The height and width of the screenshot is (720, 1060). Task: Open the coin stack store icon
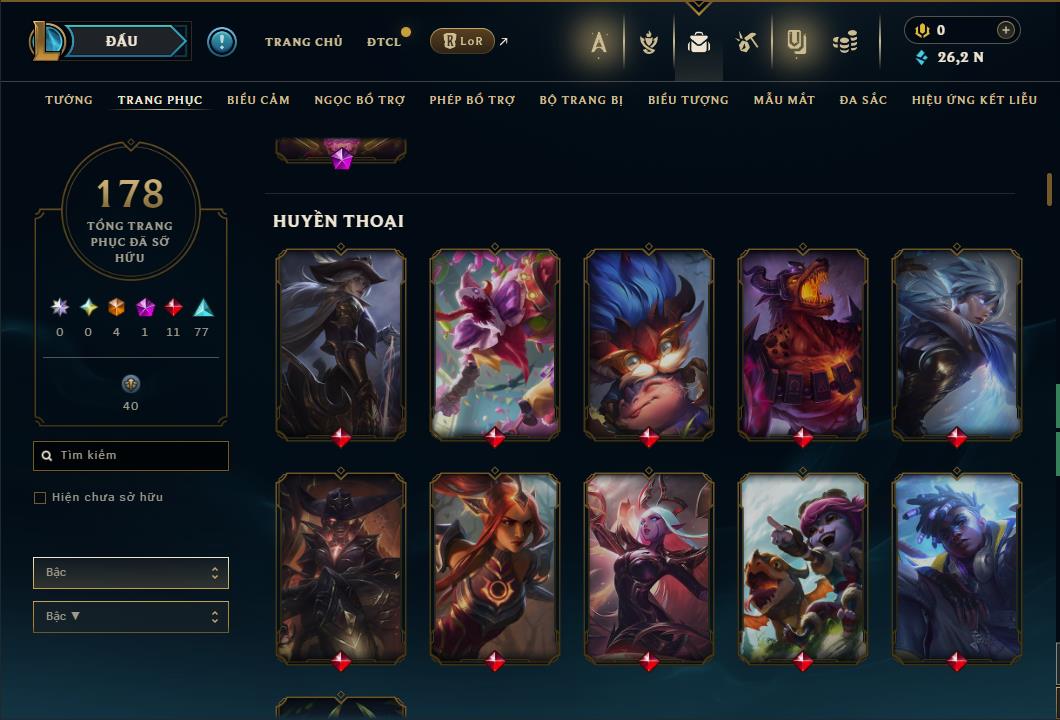click(845, 42)
